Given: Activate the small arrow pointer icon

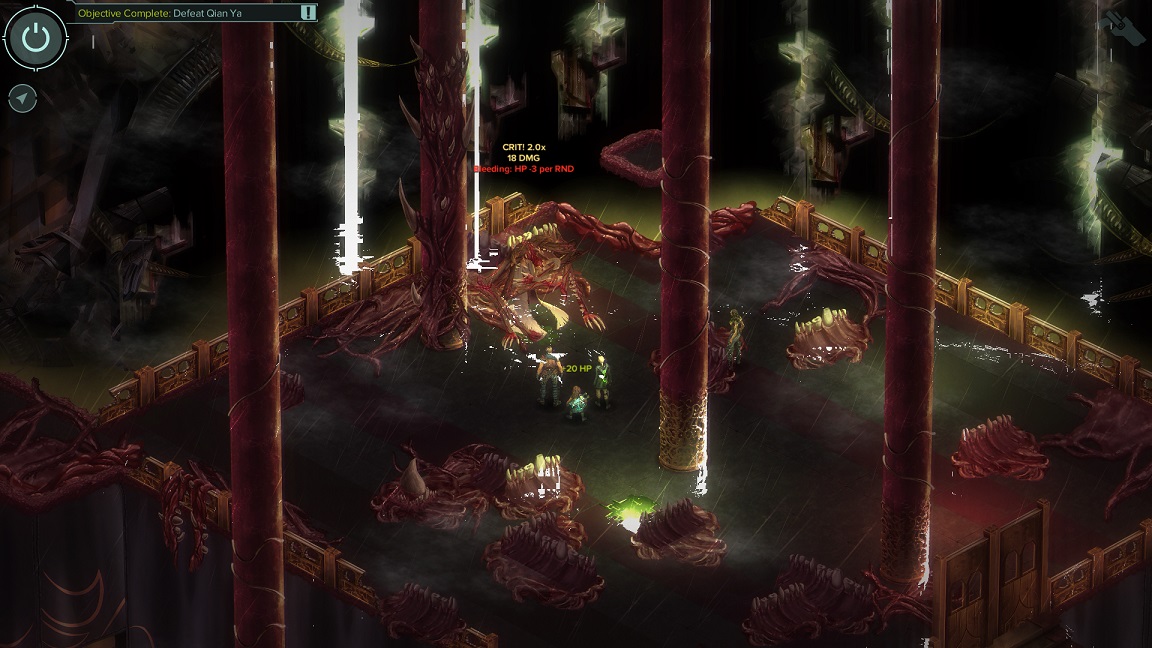Looking at the screenshot, I should pyautogui.click(x=22, y=98).
